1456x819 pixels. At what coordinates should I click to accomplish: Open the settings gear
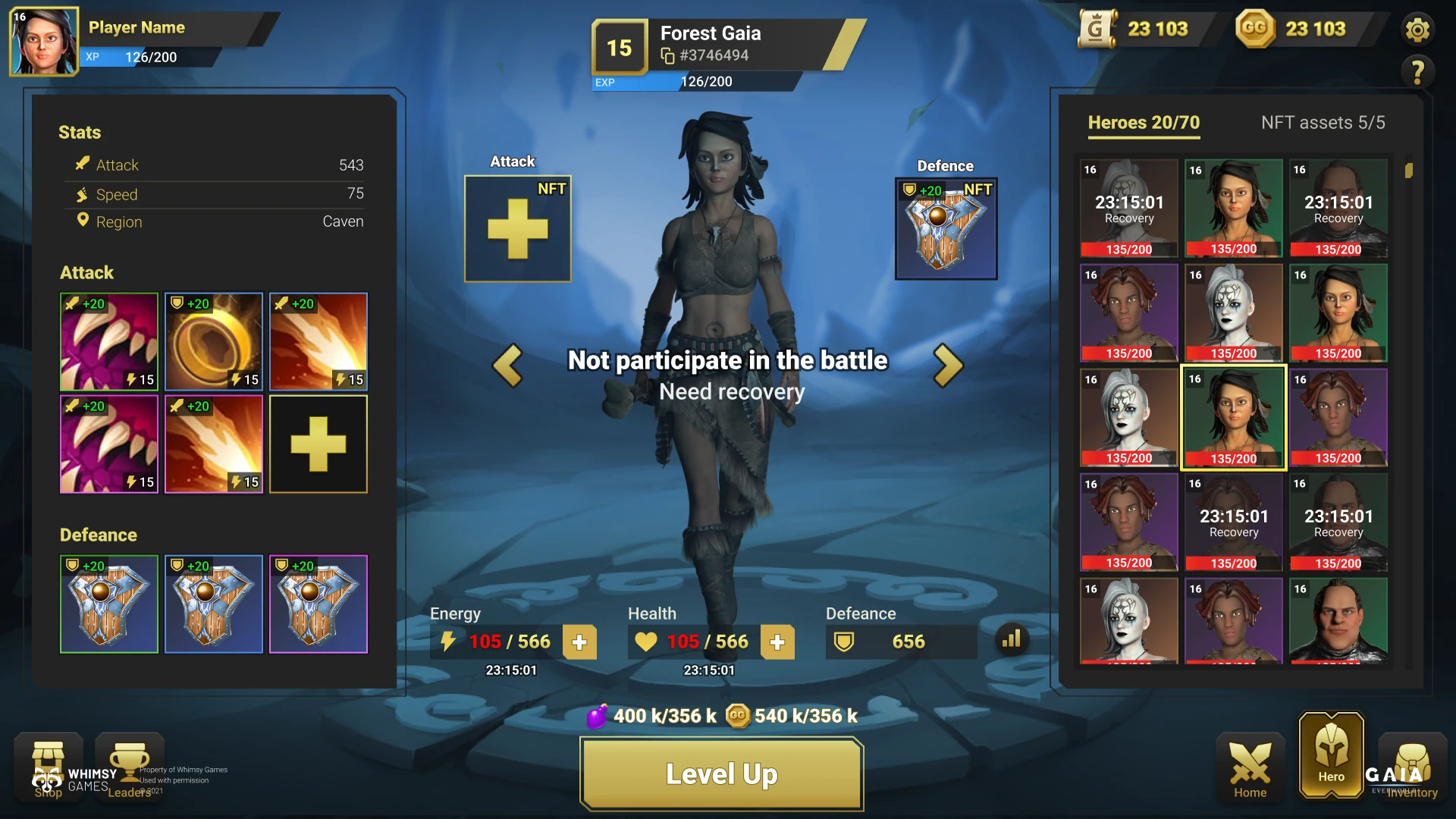click(x=1417, y=30)
